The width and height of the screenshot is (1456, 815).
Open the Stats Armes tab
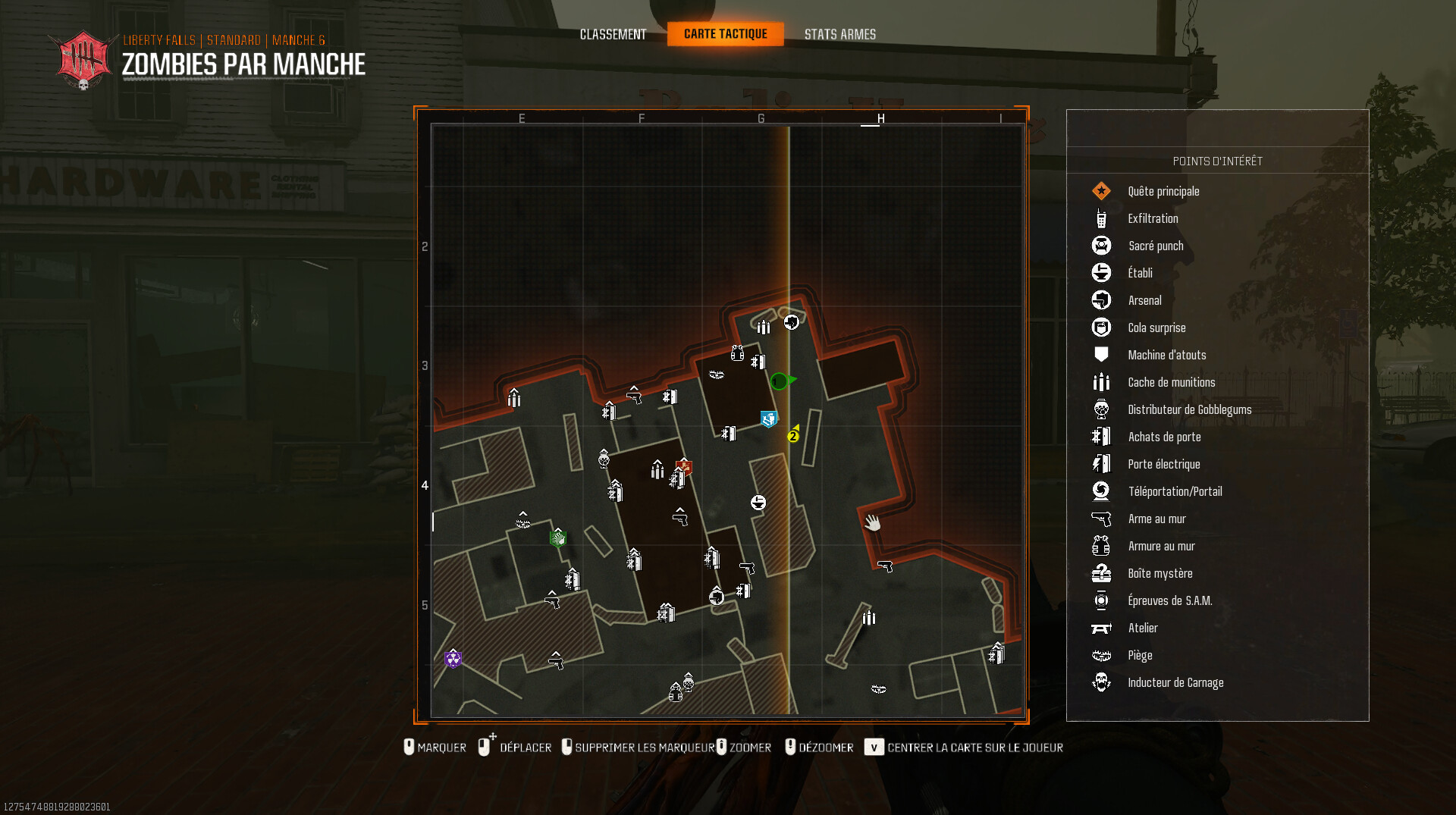click(x=840, y=34)
